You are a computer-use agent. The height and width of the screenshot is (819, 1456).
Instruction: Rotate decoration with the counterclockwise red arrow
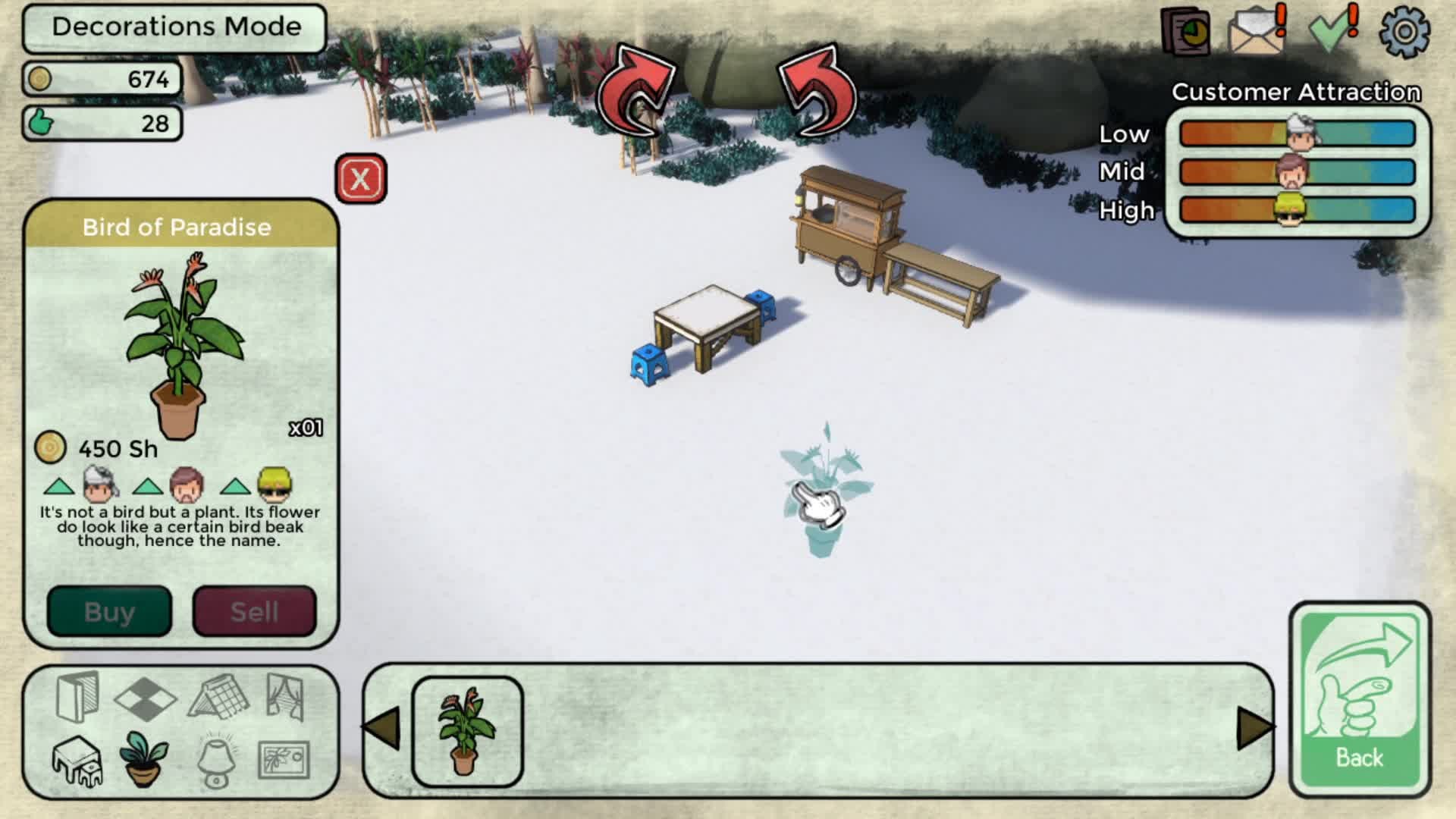point(817,93)
